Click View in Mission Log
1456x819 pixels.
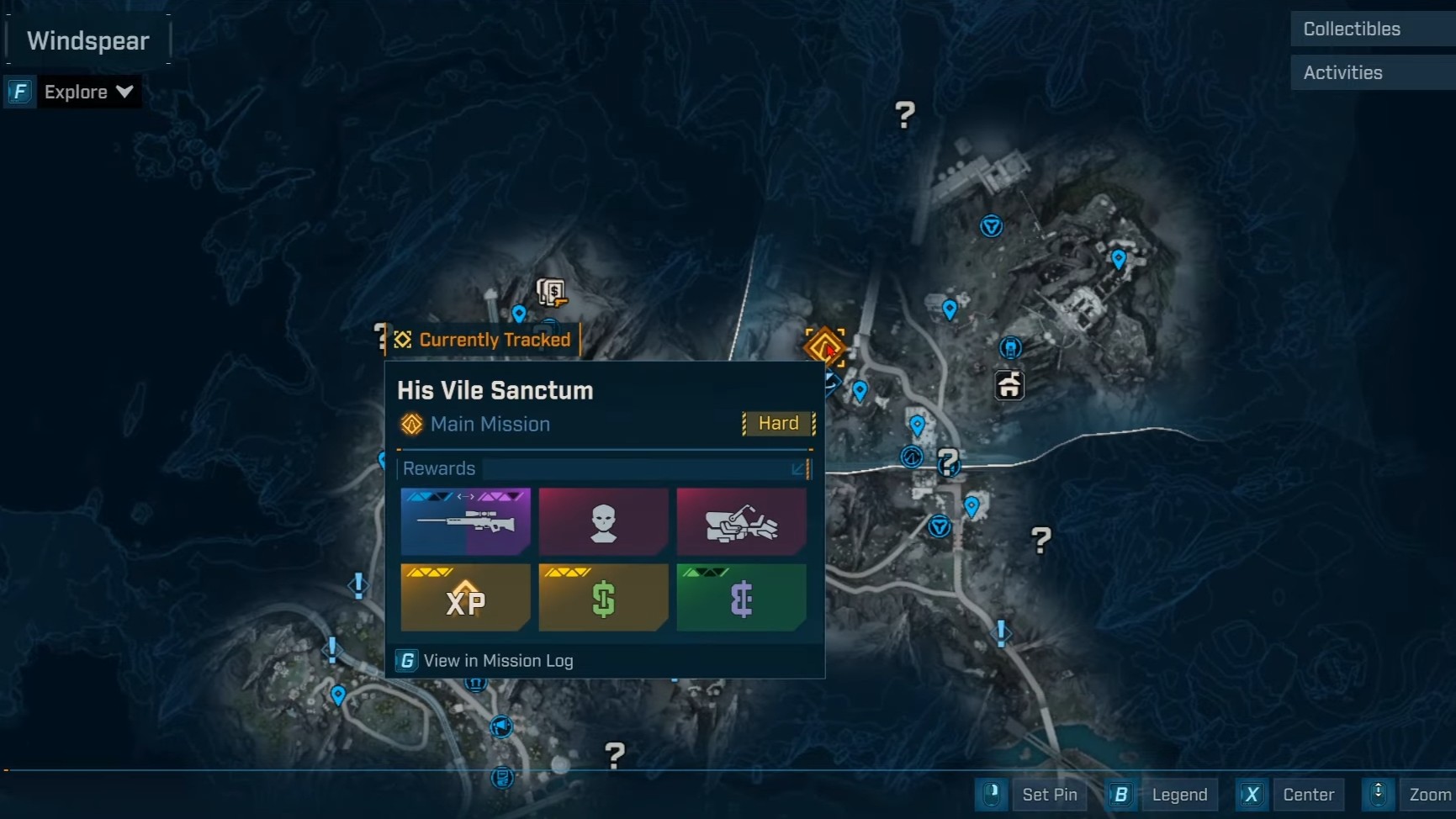[497, 661]
